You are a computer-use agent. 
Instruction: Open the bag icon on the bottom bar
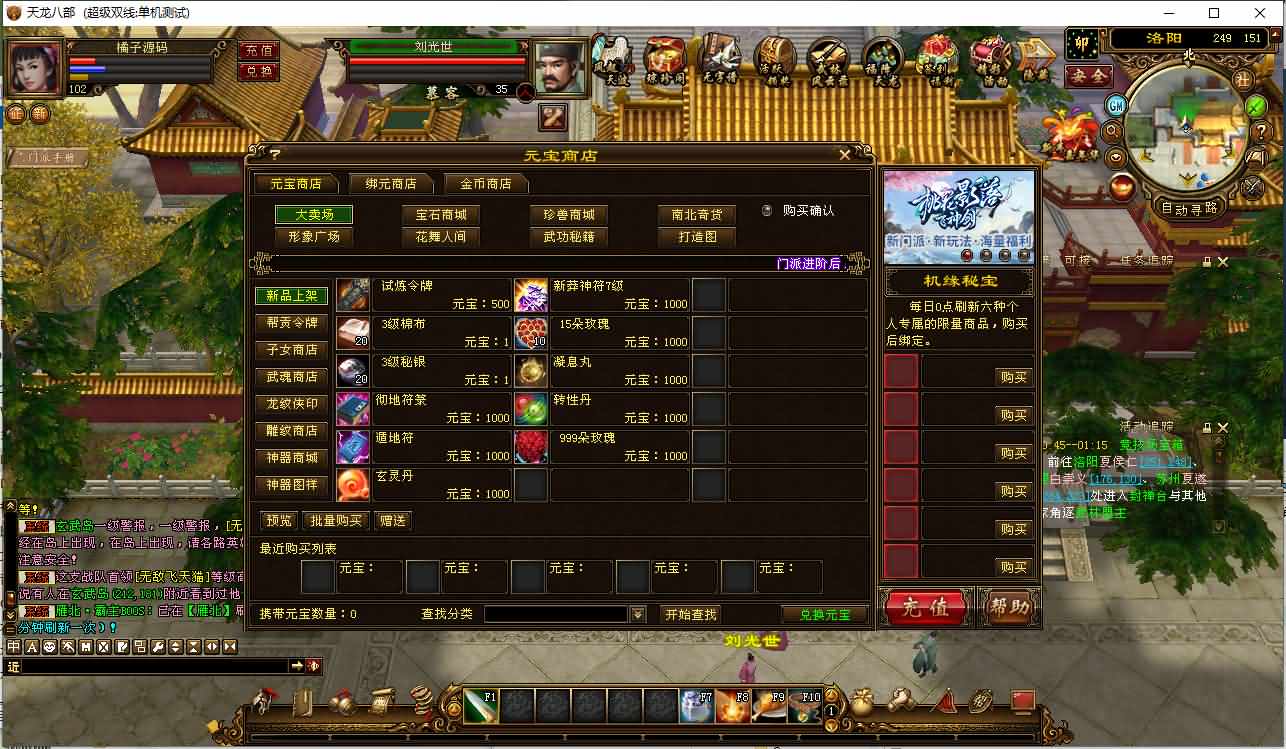862,702
